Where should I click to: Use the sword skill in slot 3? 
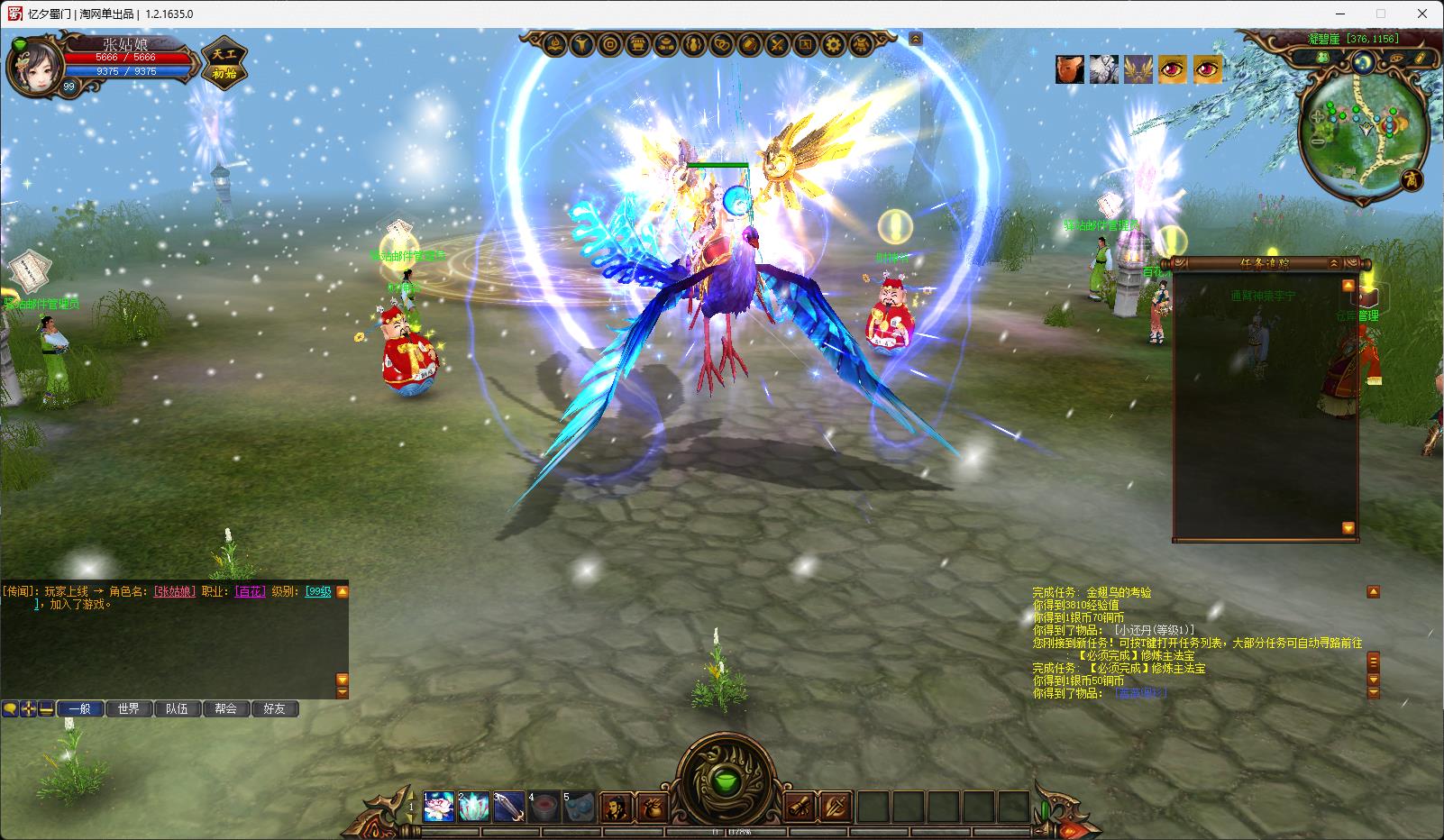[508, 806]
